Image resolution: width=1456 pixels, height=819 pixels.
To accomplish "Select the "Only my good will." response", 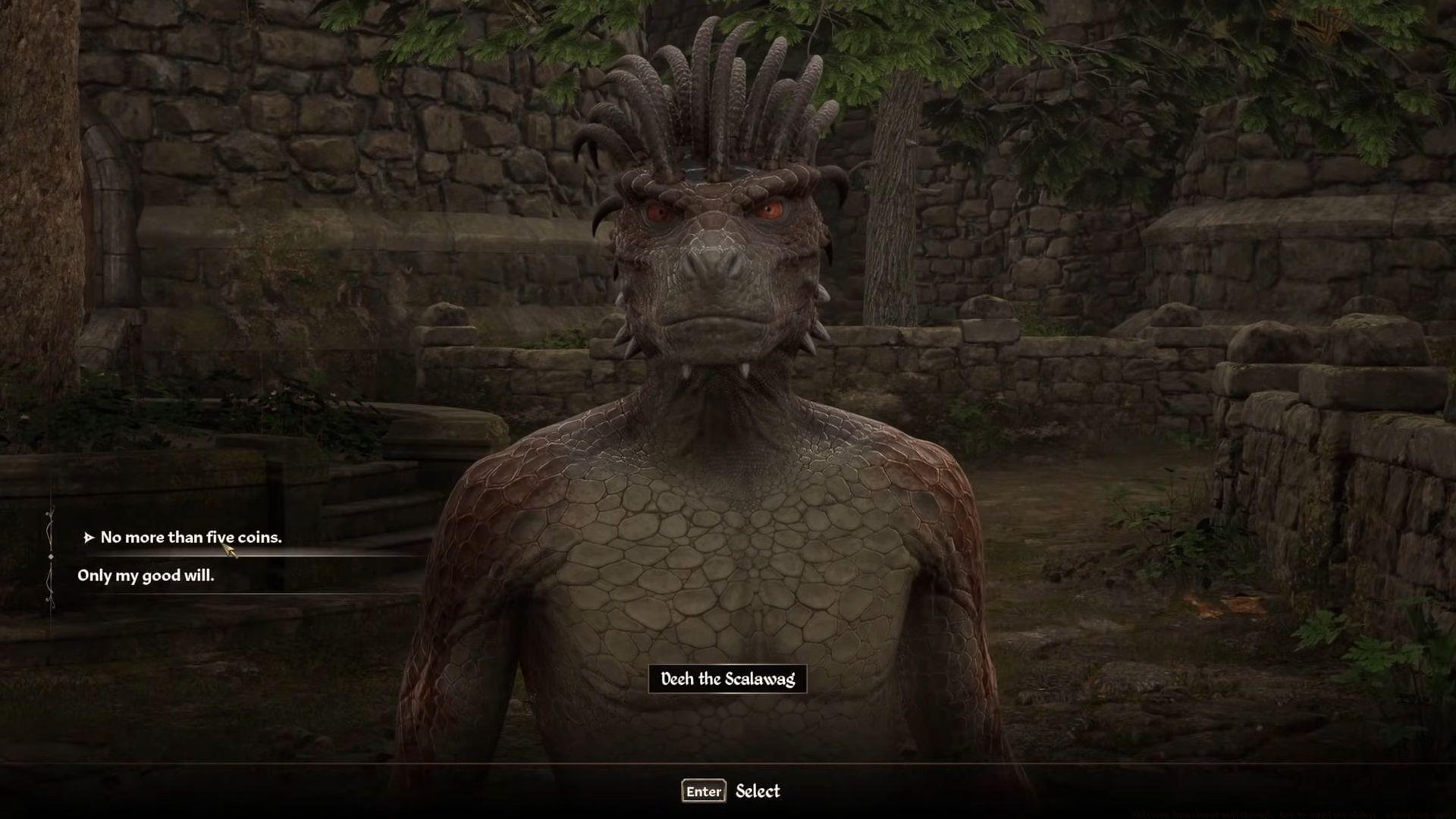I will 146,576.
